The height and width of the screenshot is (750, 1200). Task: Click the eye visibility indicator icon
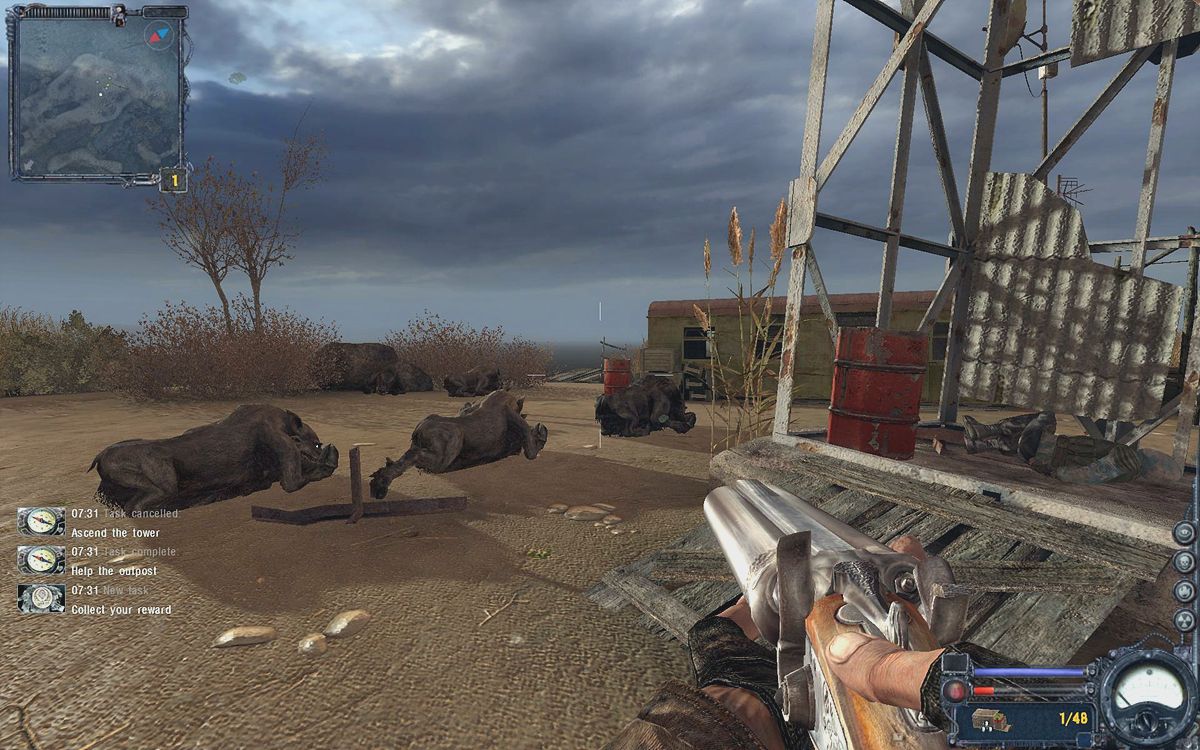point(1184,532)
